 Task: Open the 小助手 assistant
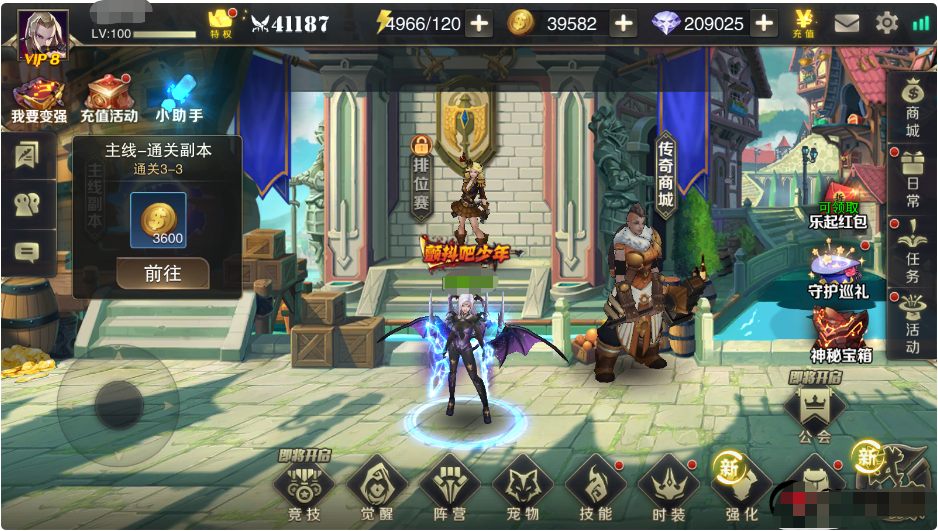tap(179, 101)
